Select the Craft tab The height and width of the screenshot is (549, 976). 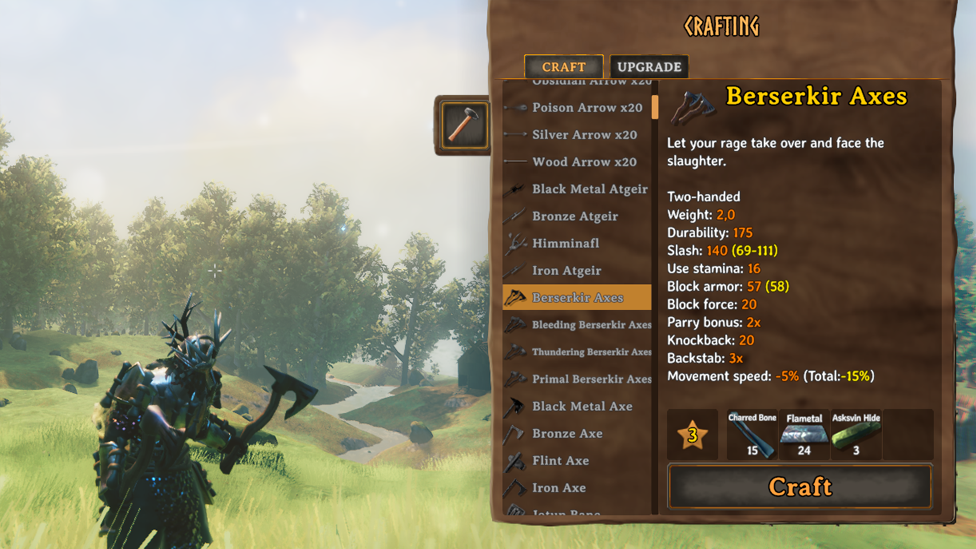pos(564,67)
